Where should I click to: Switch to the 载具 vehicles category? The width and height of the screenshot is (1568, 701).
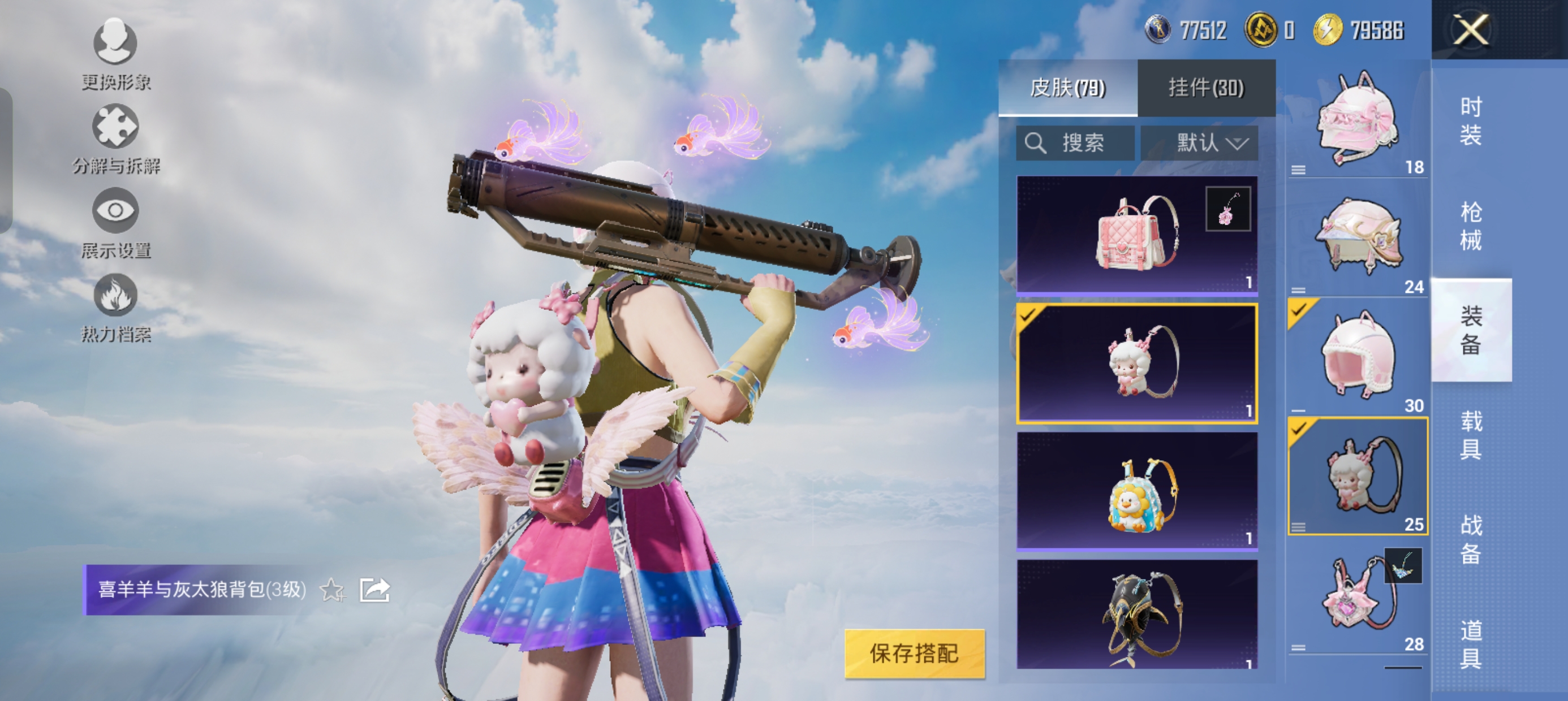coord(1471,435)
